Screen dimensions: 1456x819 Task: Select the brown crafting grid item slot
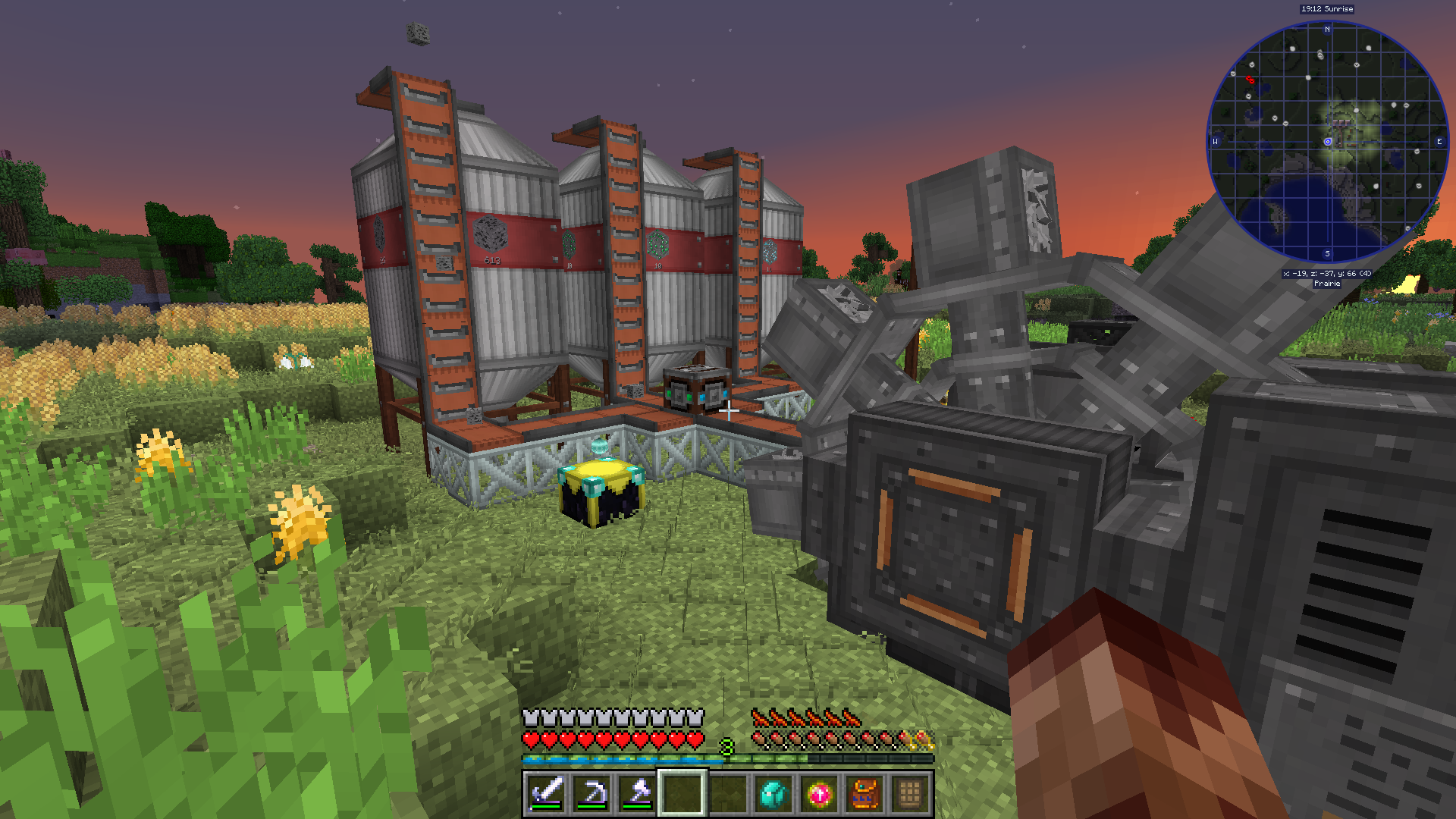pos(910,794)
